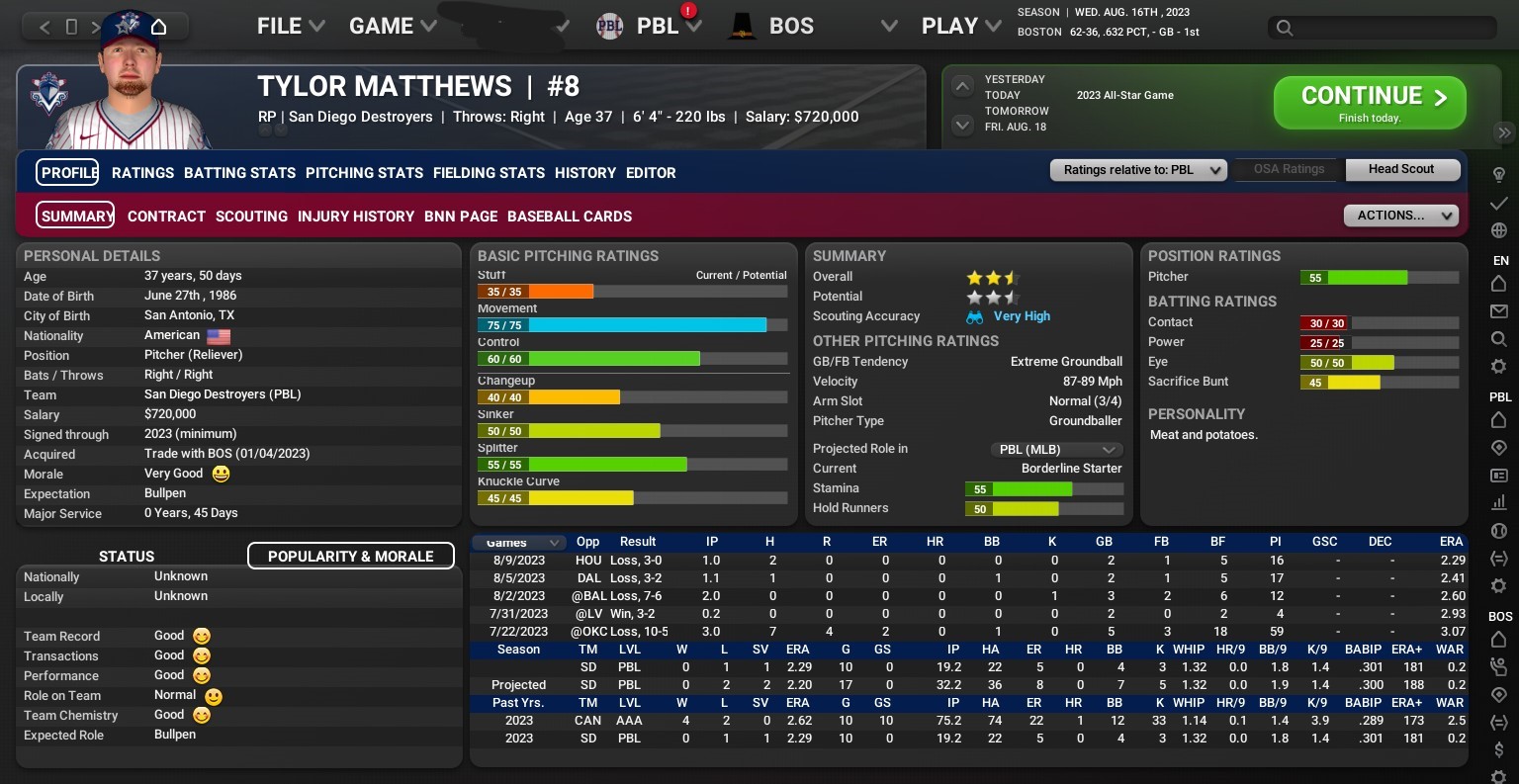The image size is (1519, 784).
Task: Switch to the Pitching Stats tab
Action: coord(364,172)
